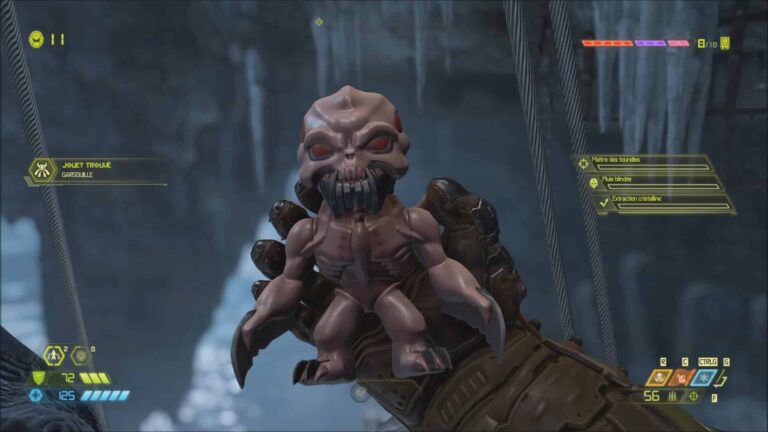The height and width of the screenshot is (432, 768).
Task: Click the green armor shield icon
Action: 40,378
